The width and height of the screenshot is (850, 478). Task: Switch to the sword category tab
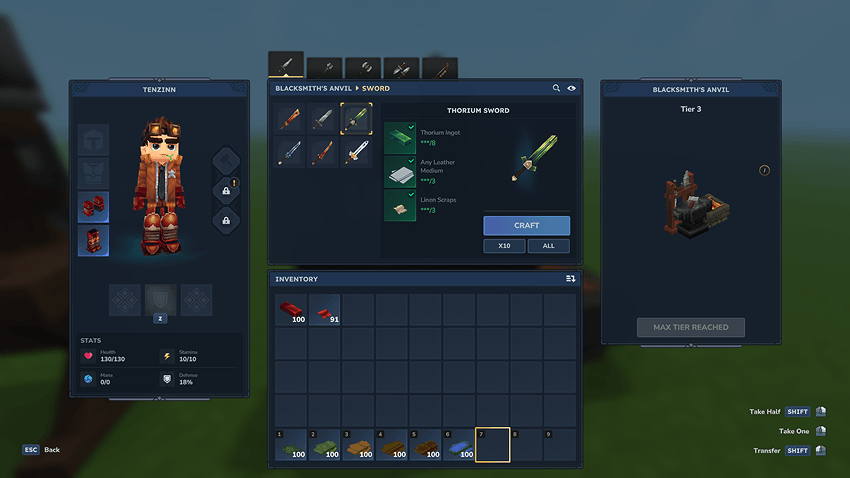(286, 65)
